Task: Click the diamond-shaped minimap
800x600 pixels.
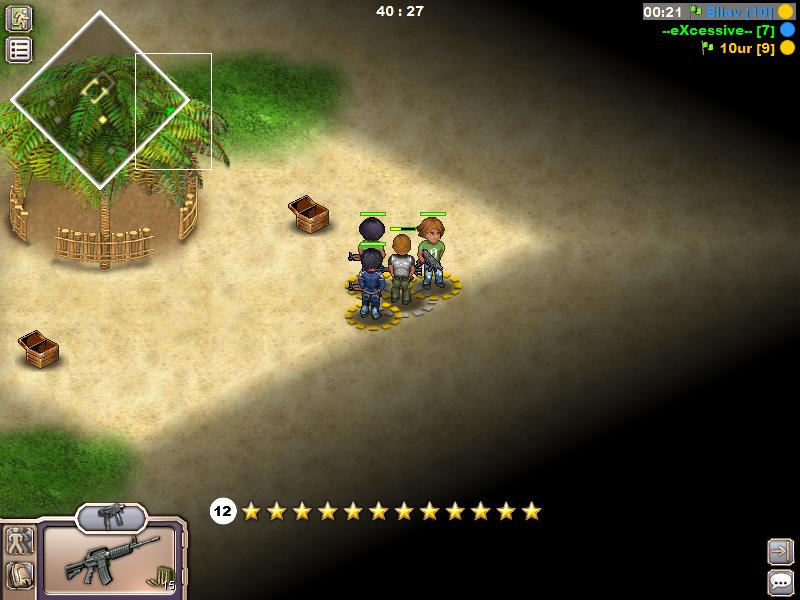Action: (100, 99)
